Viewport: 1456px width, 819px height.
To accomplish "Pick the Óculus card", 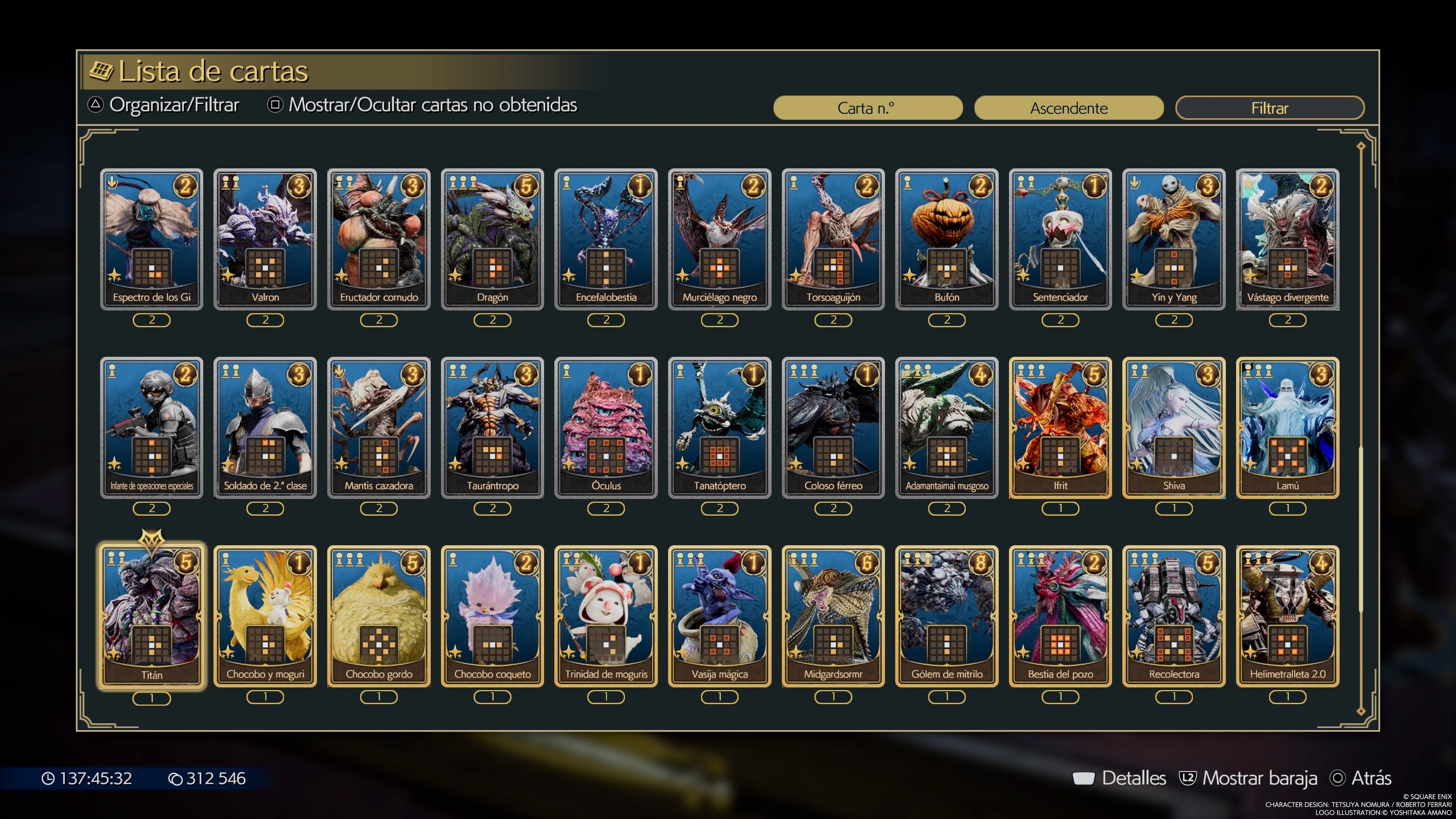I will (x=606, y=427).
